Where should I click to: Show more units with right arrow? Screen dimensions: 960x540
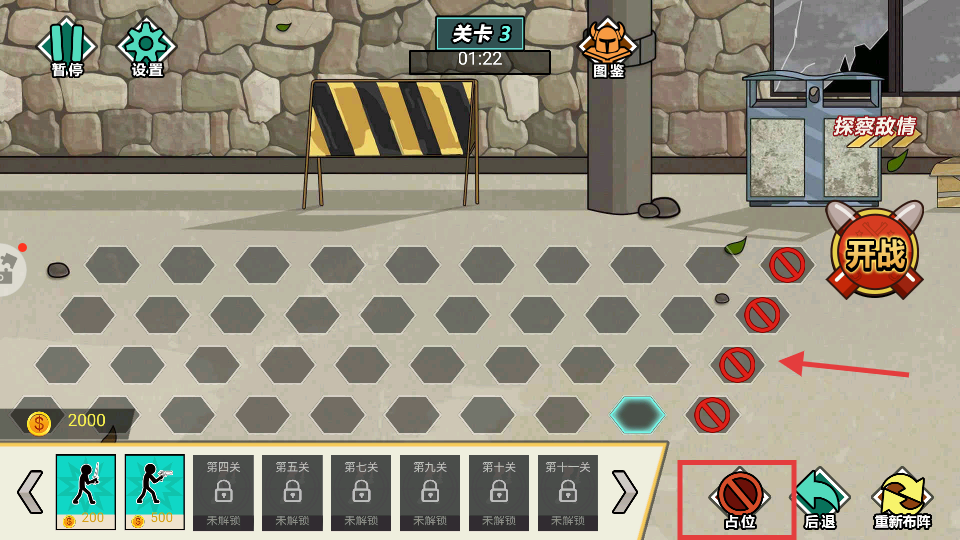click(x=625, y=491)
